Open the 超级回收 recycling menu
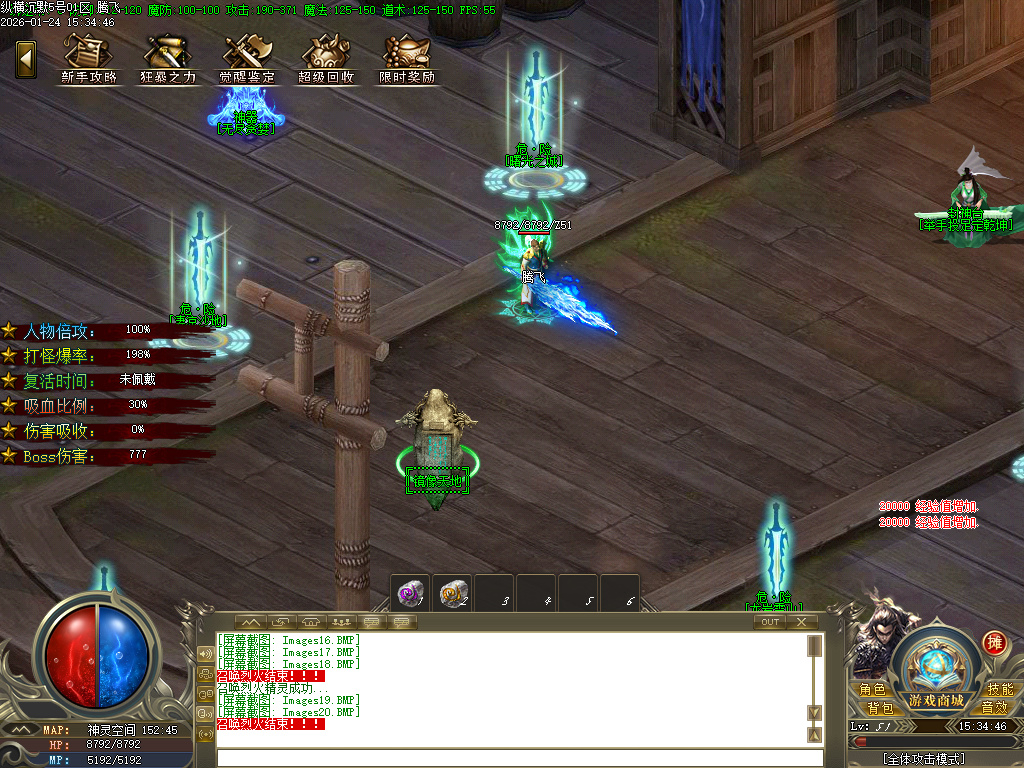1024x768 pixels. point(326,58)
